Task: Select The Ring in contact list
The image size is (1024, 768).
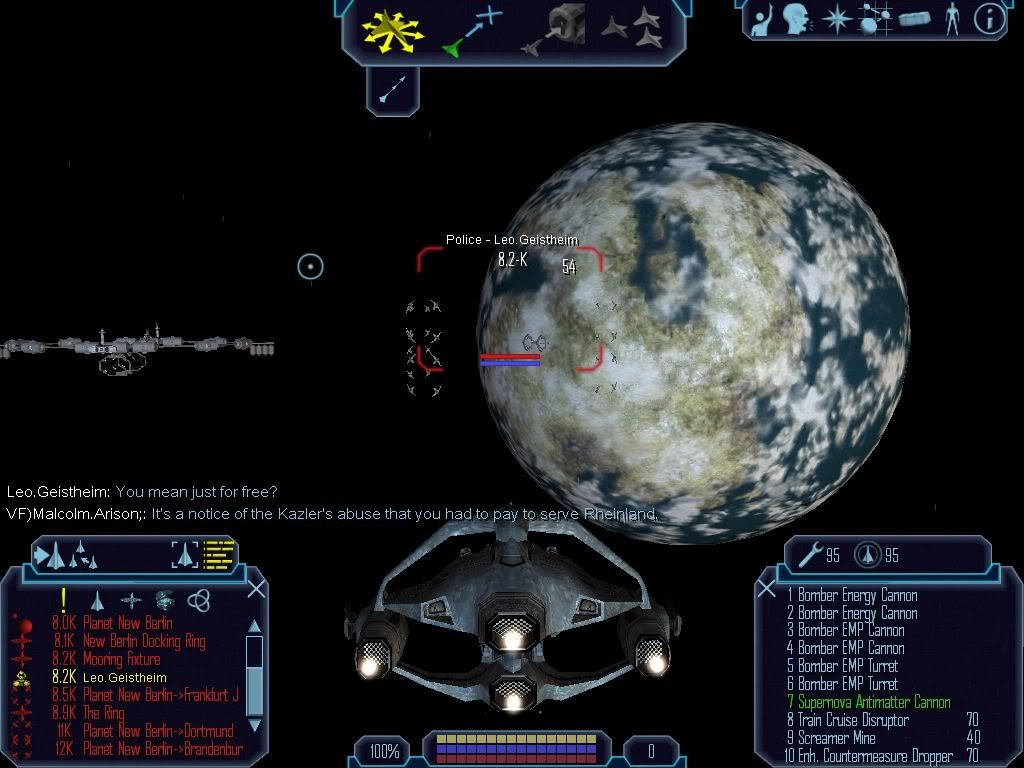Action: (105, 713)
